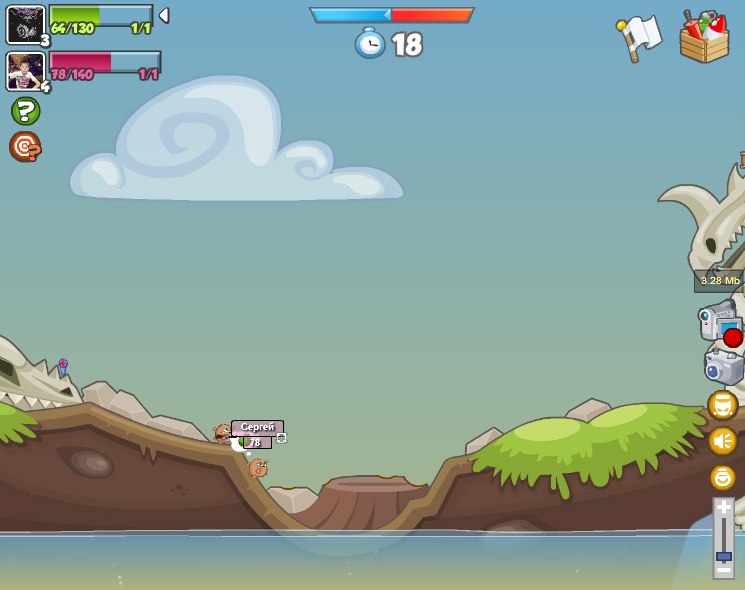Open the green question mark help

pyautogui.click(x=25, y=110)
